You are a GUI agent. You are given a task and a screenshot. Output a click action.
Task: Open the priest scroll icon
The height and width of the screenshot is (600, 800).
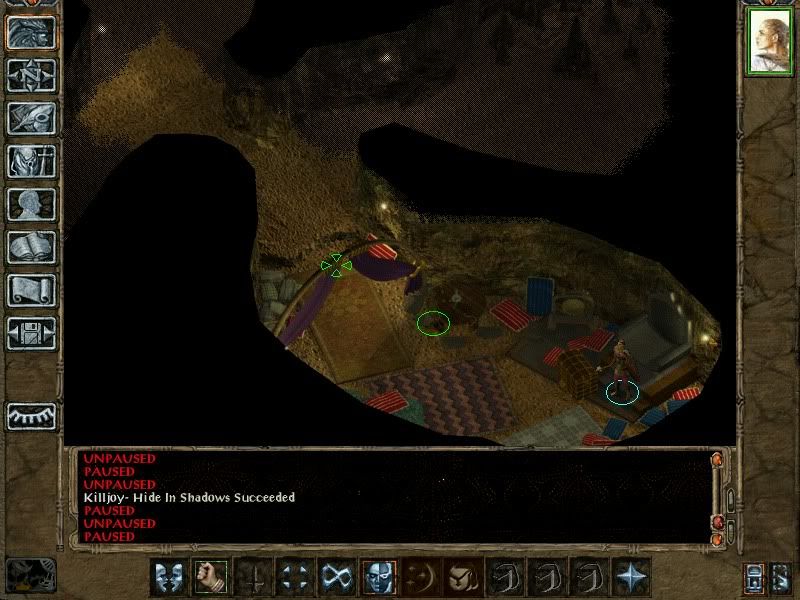point(30,290)
